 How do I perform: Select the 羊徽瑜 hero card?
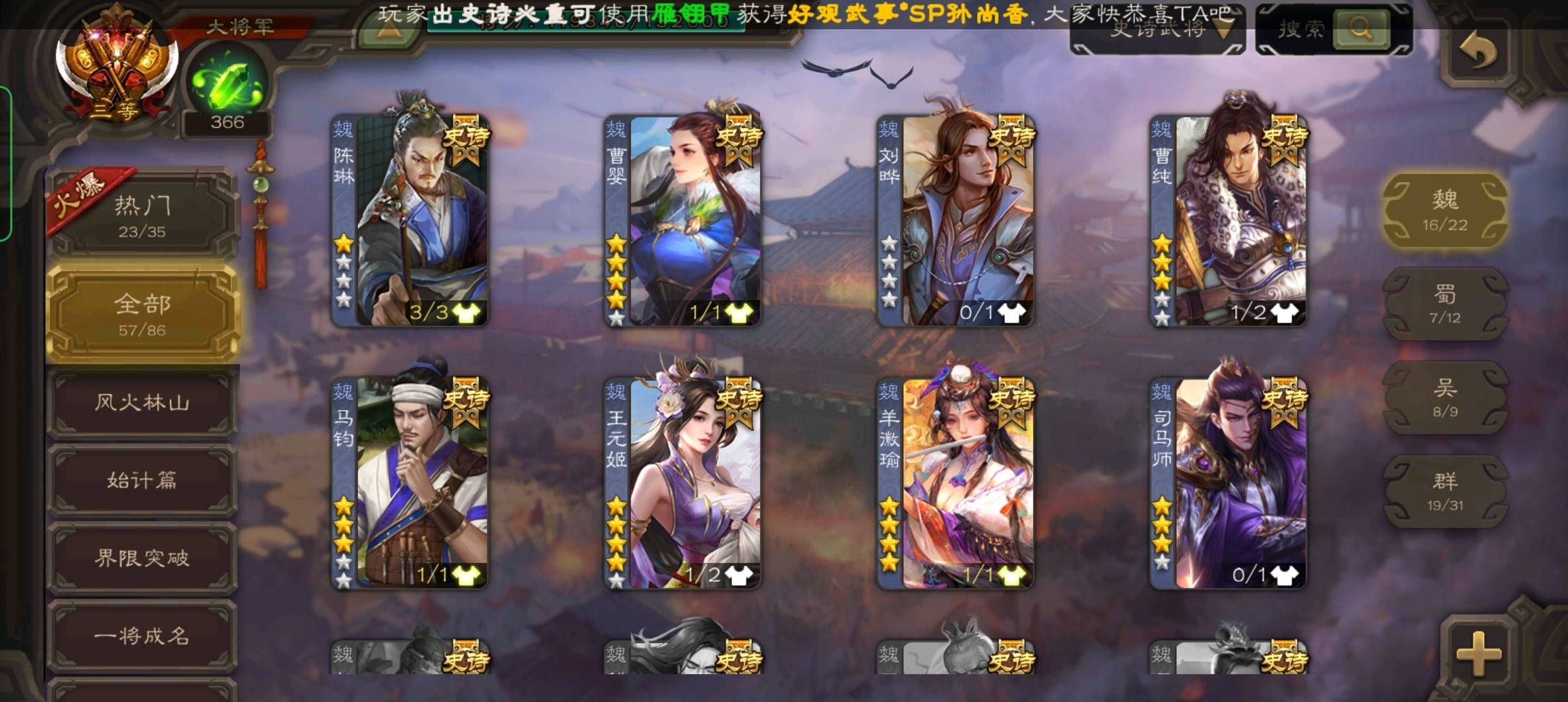[956, 483]
